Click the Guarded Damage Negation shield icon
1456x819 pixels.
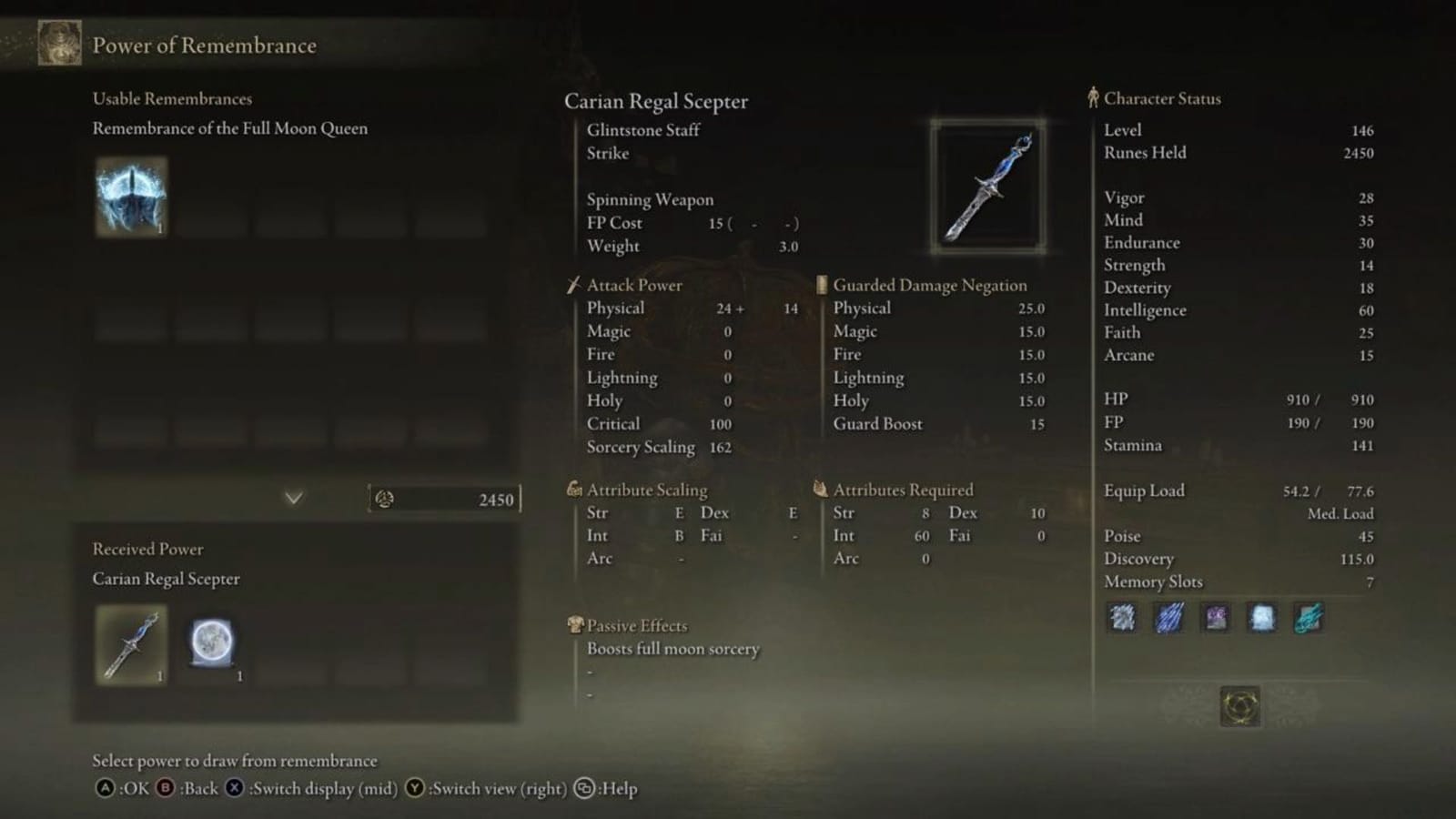click(820, 284)
